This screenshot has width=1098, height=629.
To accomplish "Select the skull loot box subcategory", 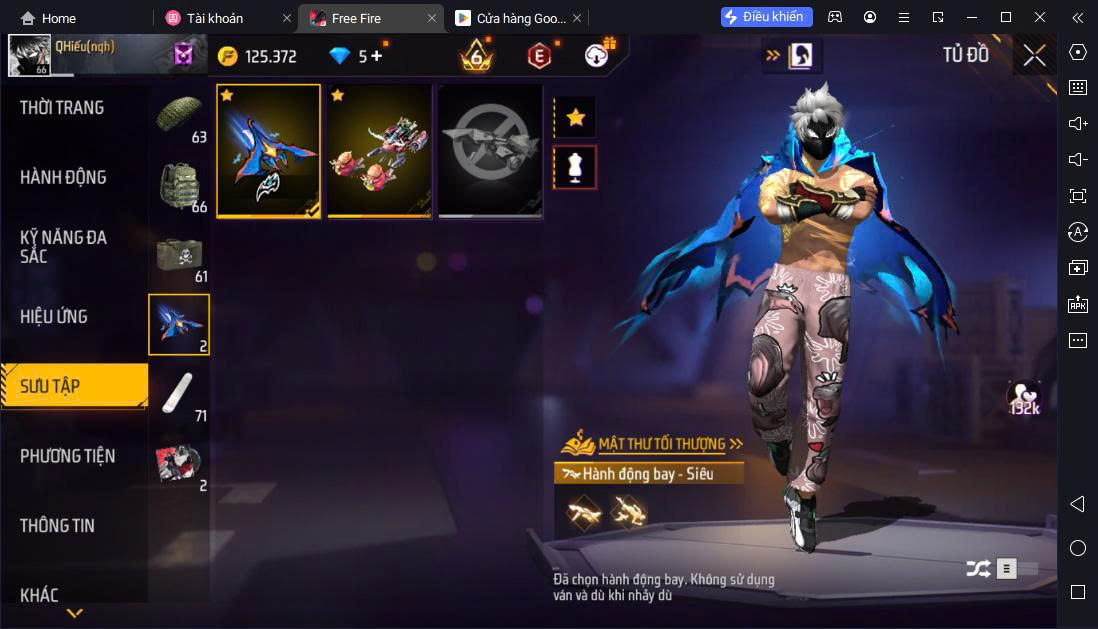I will click(180, 256).
